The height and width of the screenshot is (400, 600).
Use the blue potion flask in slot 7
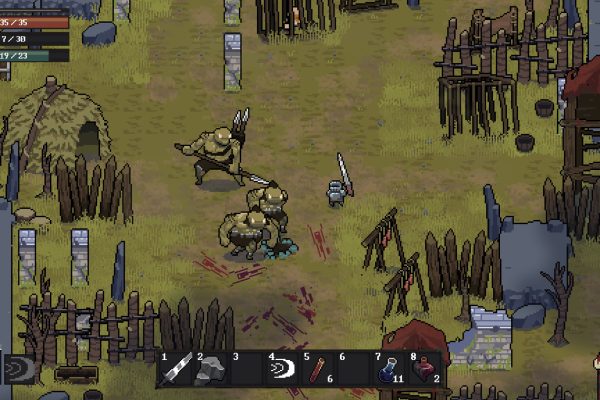[388, 369]
